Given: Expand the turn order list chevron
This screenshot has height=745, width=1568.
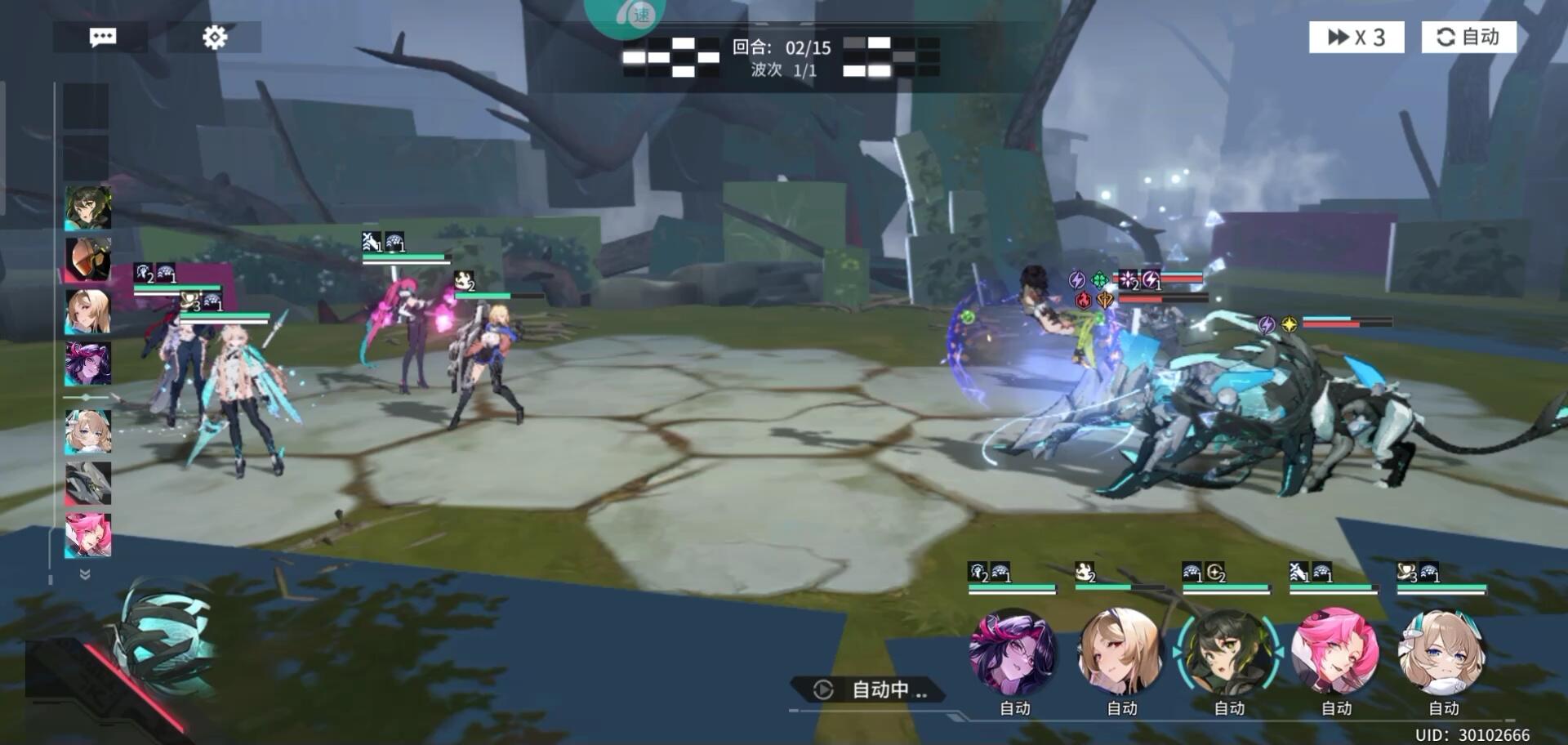Looking at the screenshot, I should click(x=85, y=574).
